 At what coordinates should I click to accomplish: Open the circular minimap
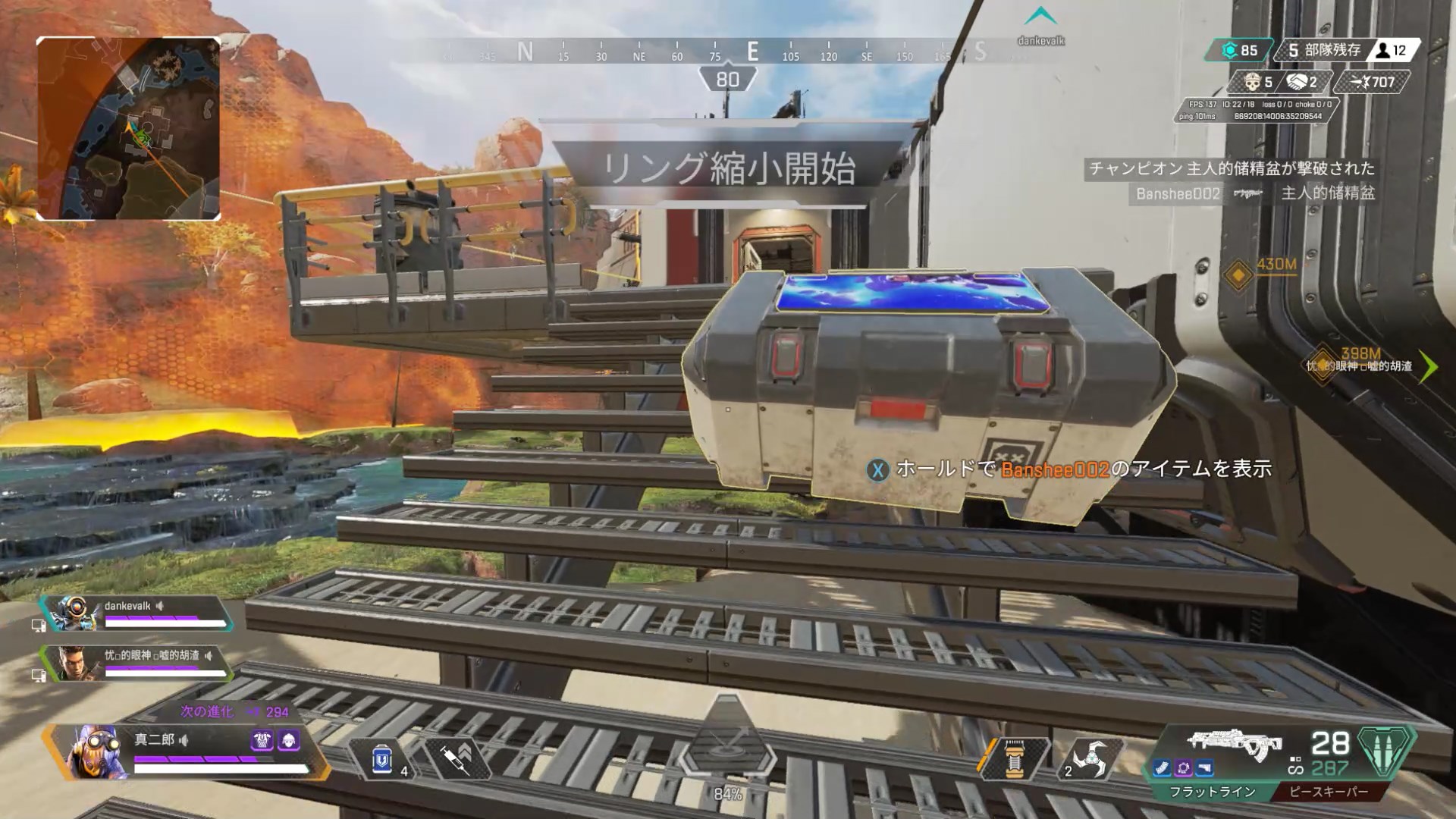[128, 129]
